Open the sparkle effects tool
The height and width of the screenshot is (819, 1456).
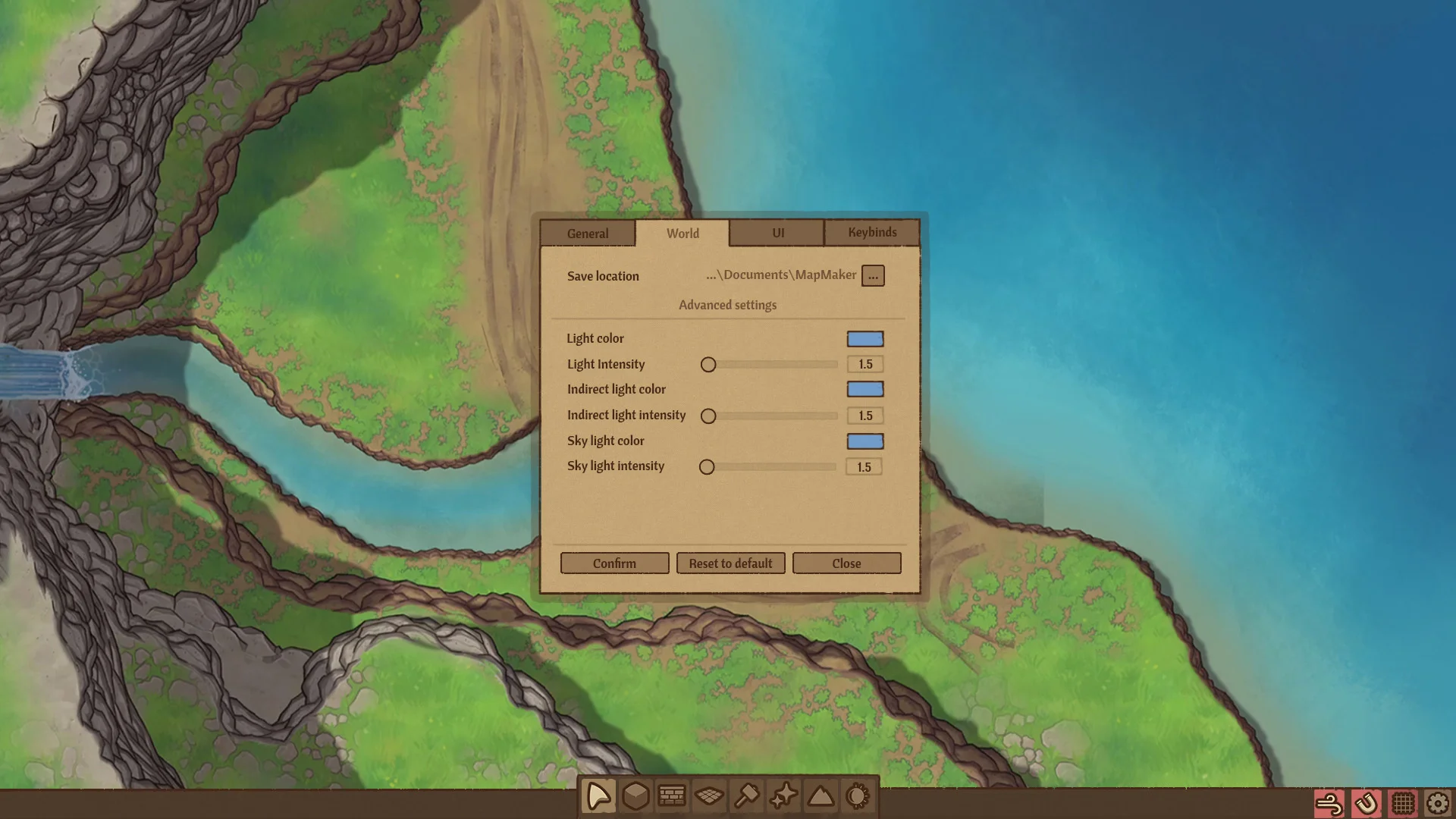[x=784, y=795]
